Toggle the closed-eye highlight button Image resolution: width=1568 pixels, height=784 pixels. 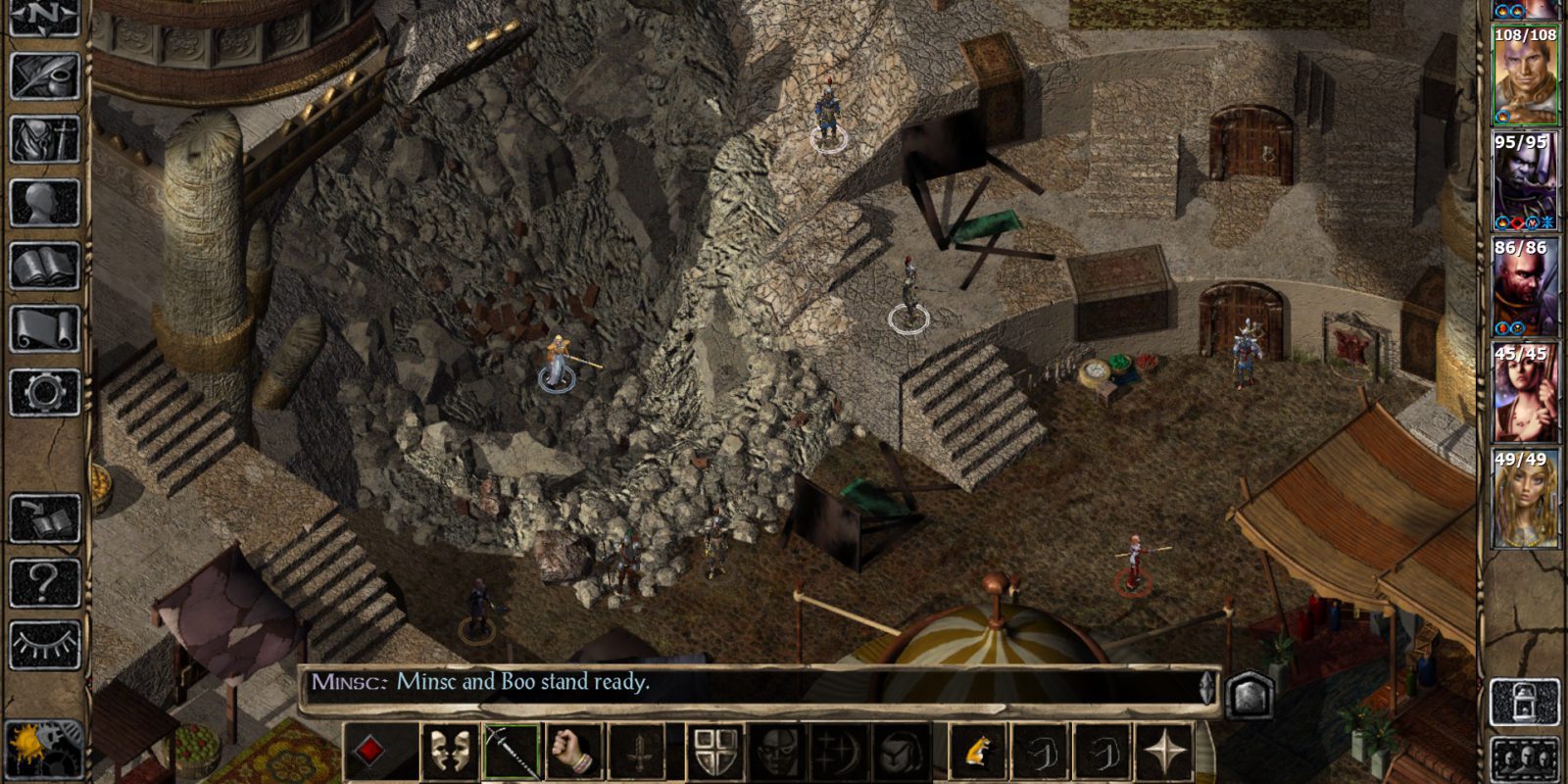(44, 645)
